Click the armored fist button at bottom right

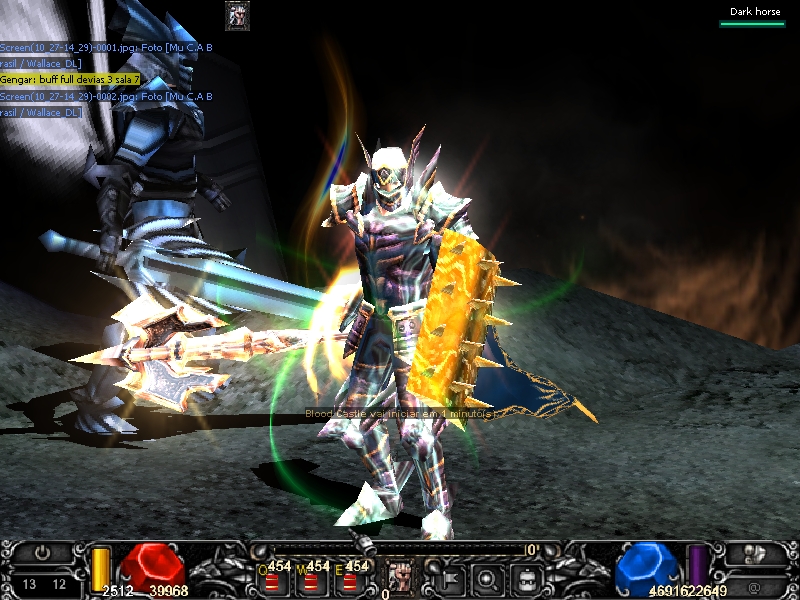pyautogui.click(x=755, y=553)
